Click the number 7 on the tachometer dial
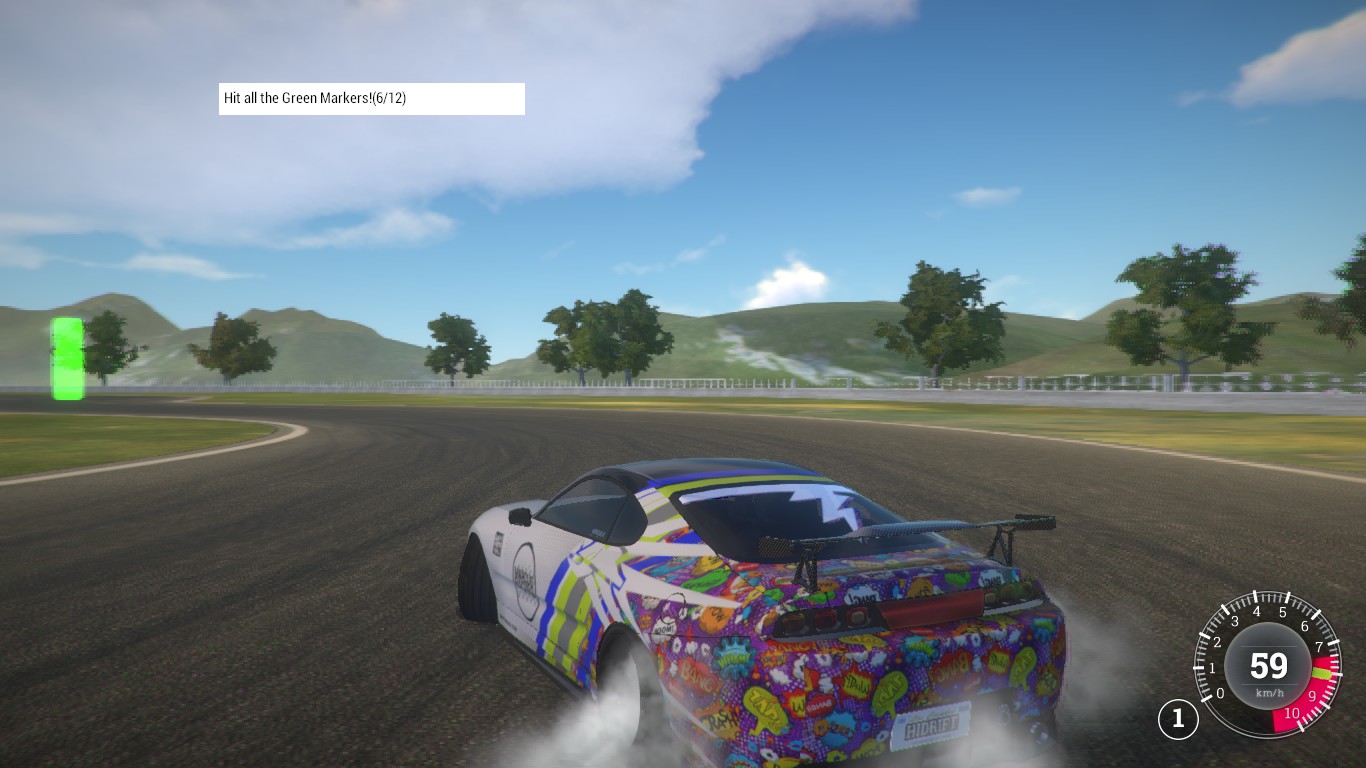Image resolution: width=1366 pixels, height=768 pixels. point(1320,646)
